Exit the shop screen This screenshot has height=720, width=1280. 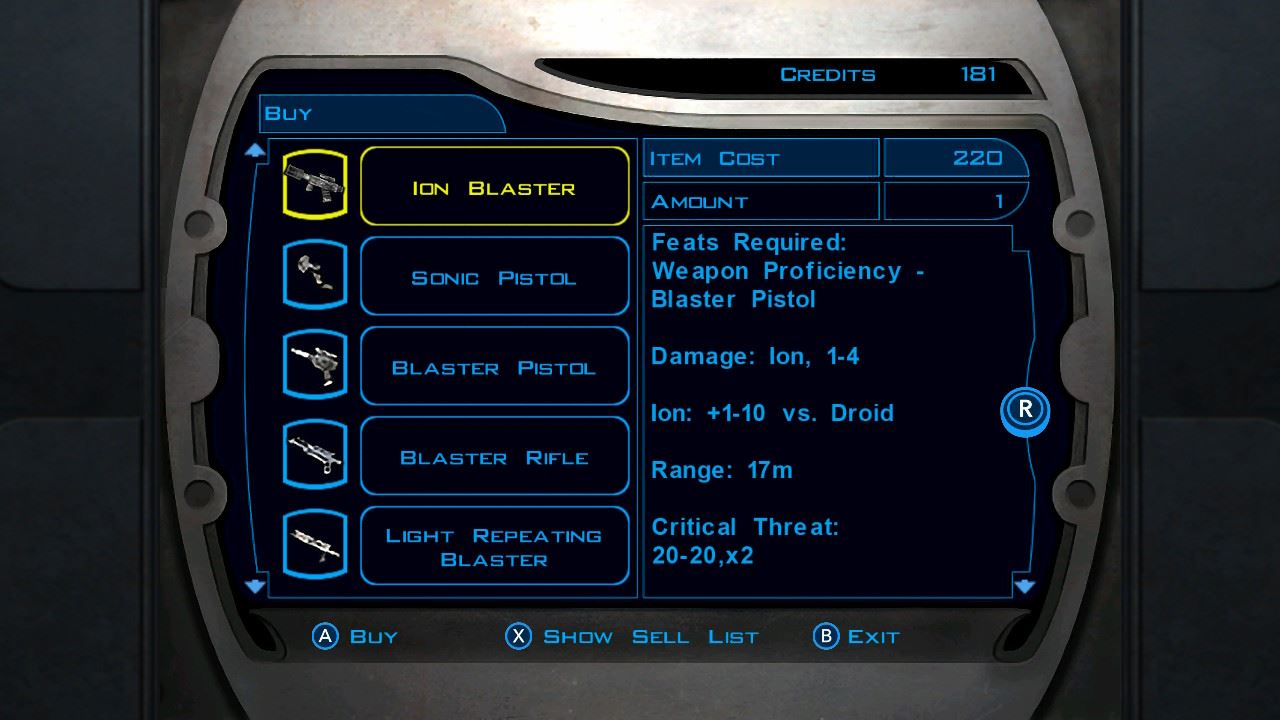pyautogui.click(x=858, y=636)
